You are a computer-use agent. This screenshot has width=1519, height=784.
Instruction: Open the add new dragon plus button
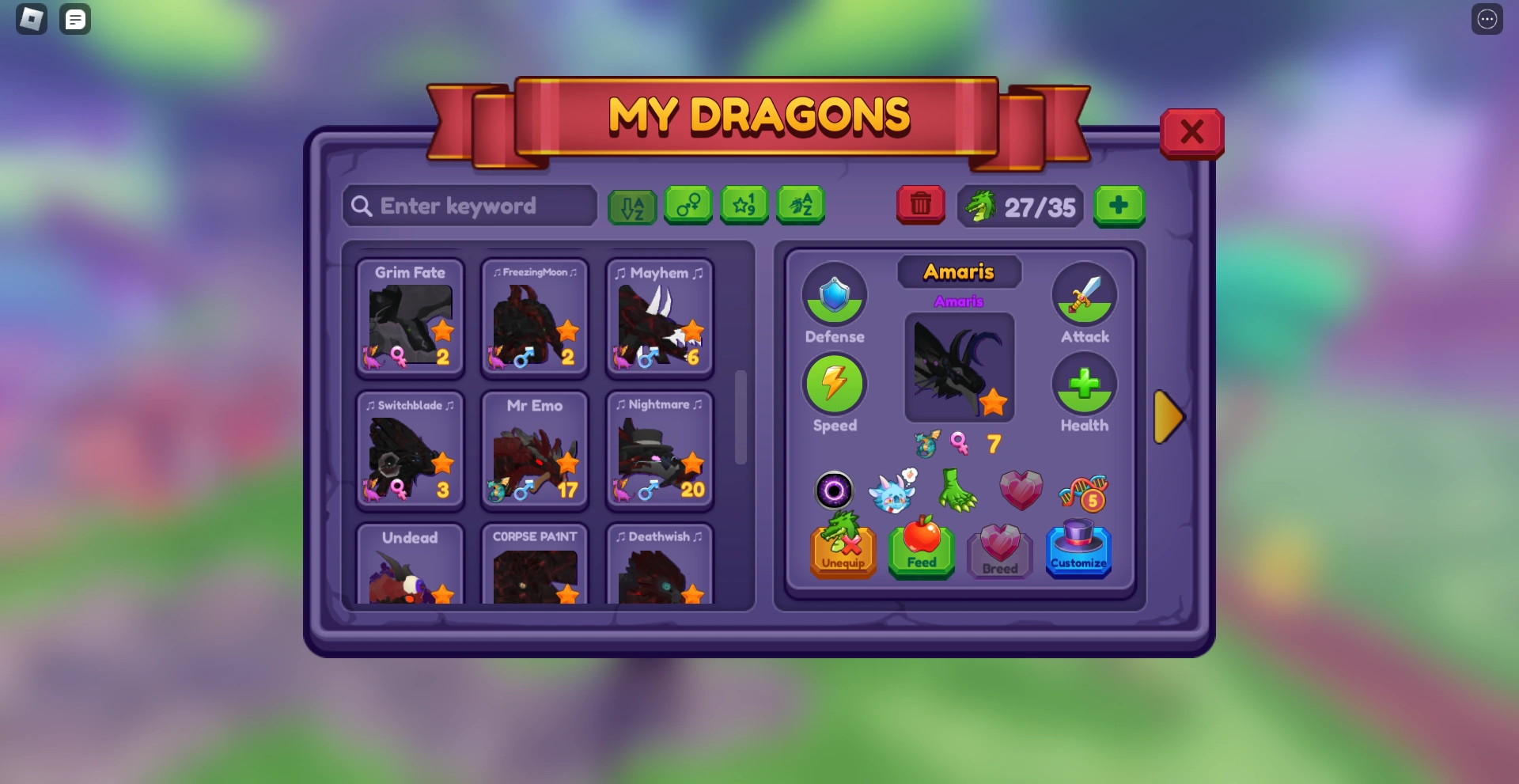[1119, 206]
